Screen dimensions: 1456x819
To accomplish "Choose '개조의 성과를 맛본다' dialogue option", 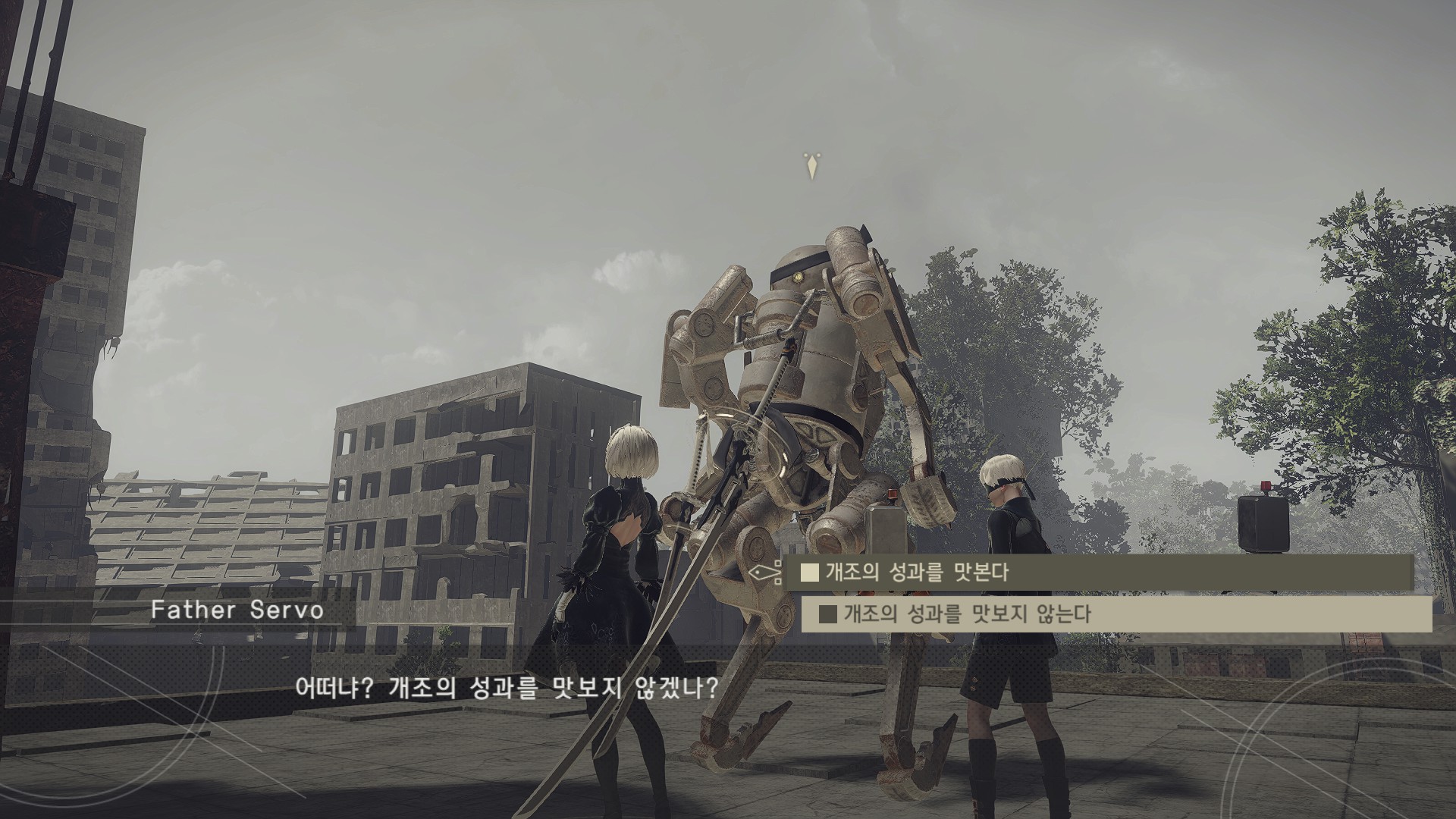I will (x=1098, y=572).
